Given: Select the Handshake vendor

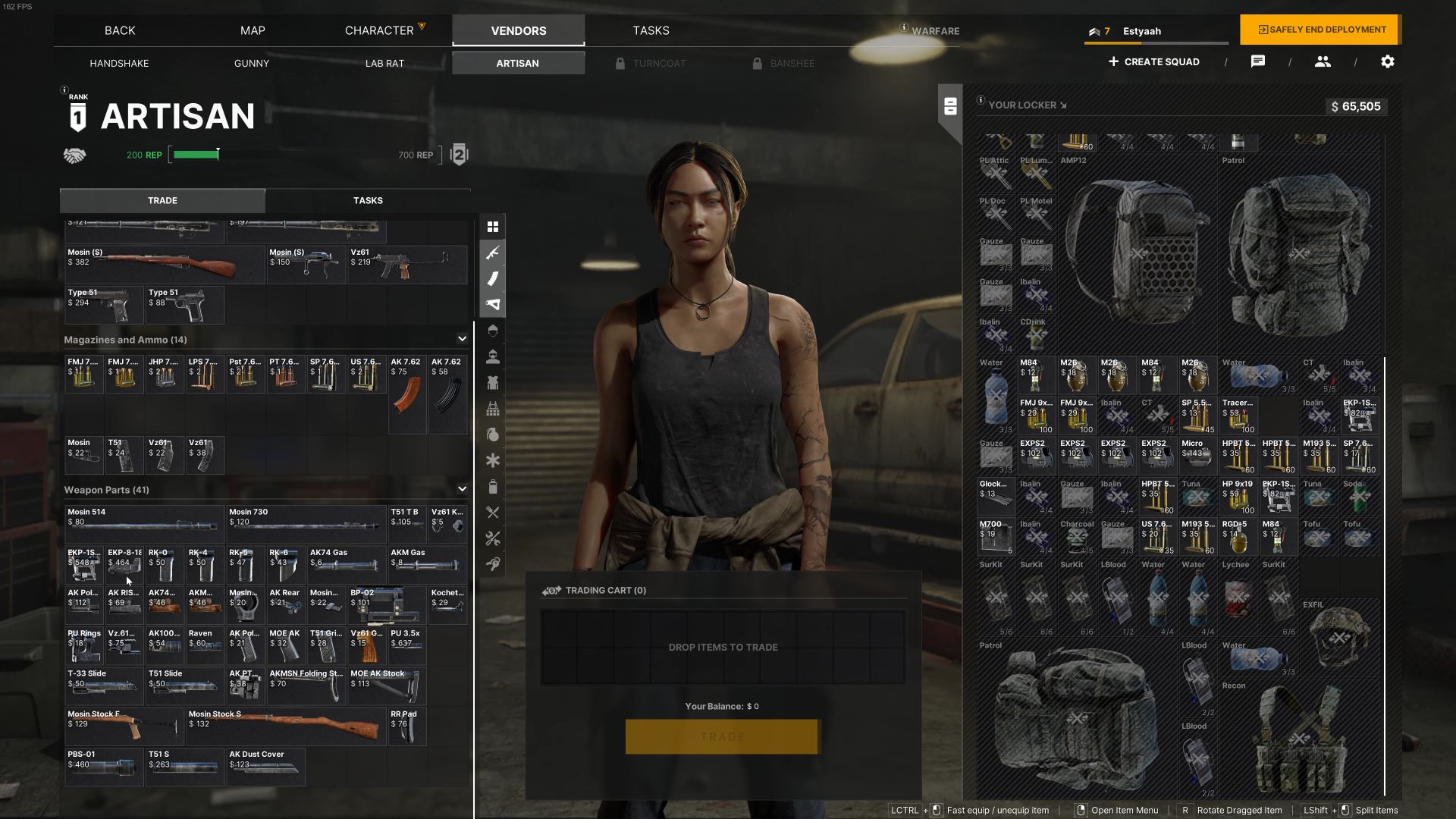Looking at the screenshot, I should 119,63.
